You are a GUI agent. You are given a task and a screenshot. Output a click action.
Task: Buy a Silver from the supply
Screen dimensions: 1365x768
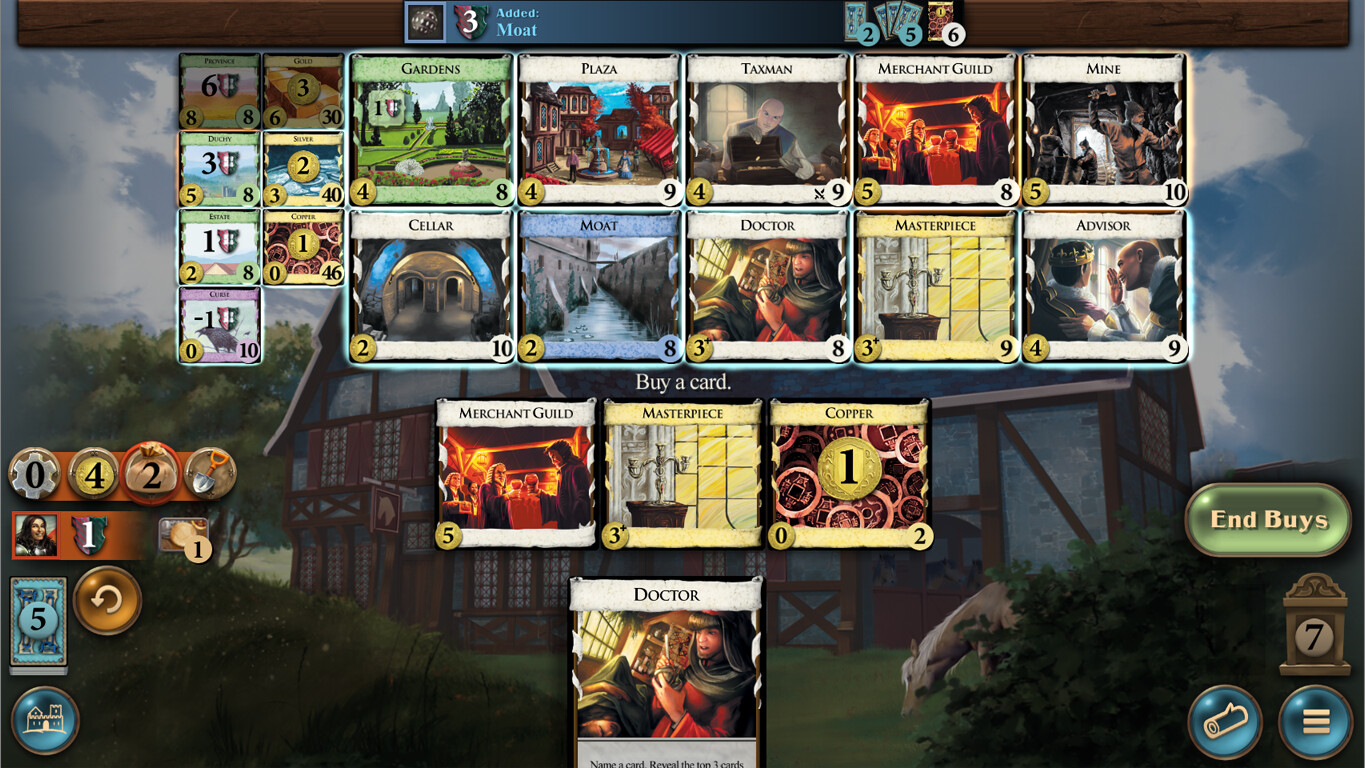click(303, 167)
